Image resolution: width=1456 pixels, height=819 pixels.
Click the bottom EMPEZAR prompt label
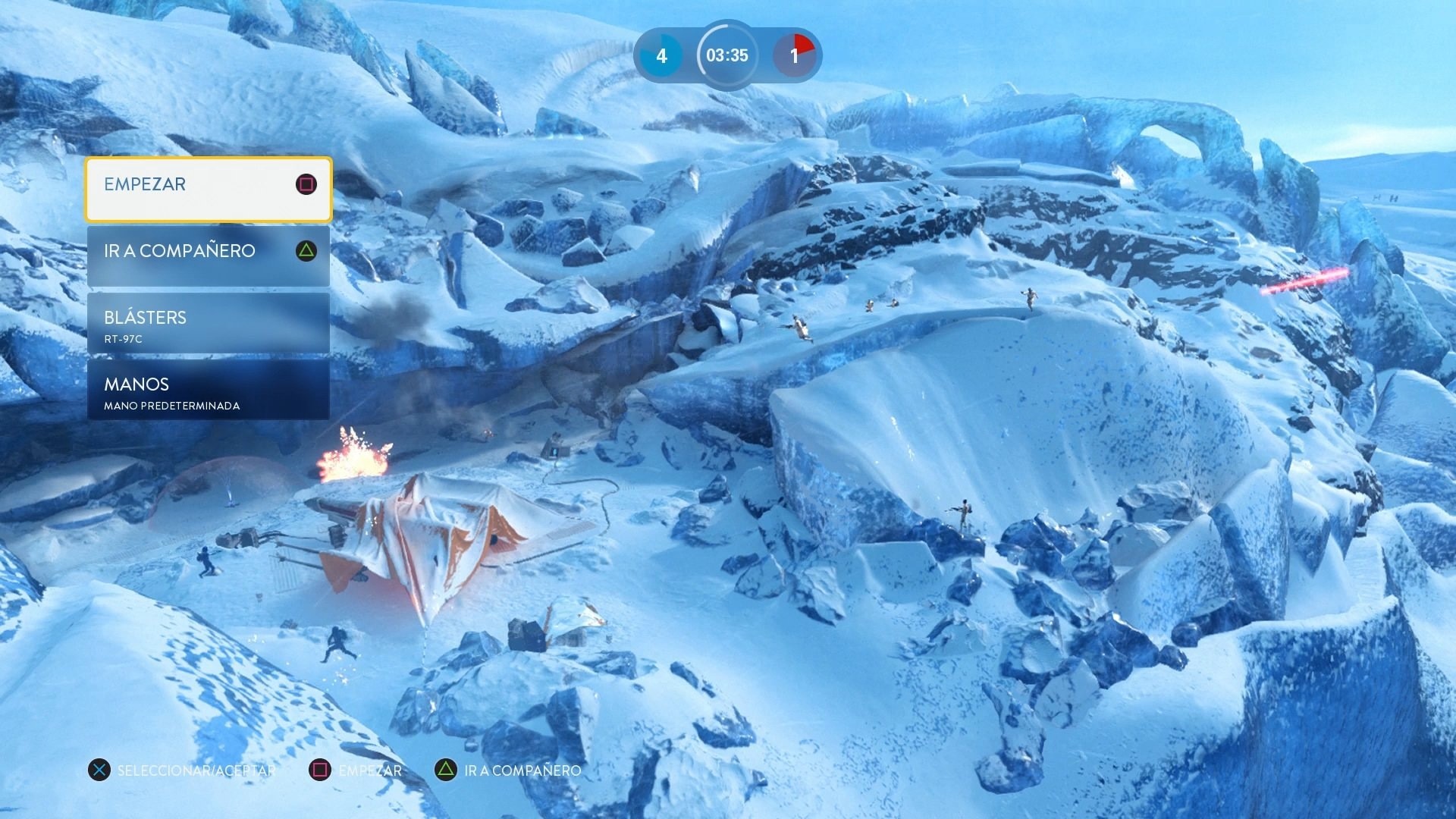(371, 770)
